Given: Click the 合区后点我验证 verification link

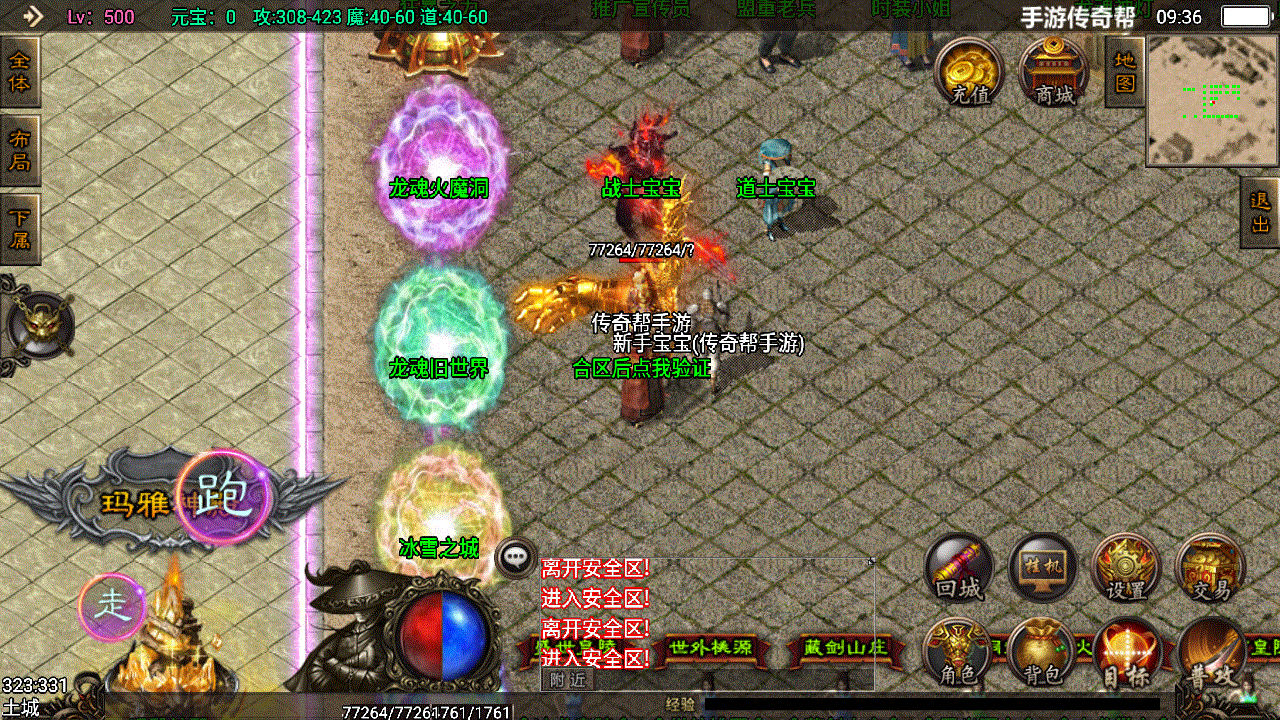Looking at the screenshot, I should 644,369.
